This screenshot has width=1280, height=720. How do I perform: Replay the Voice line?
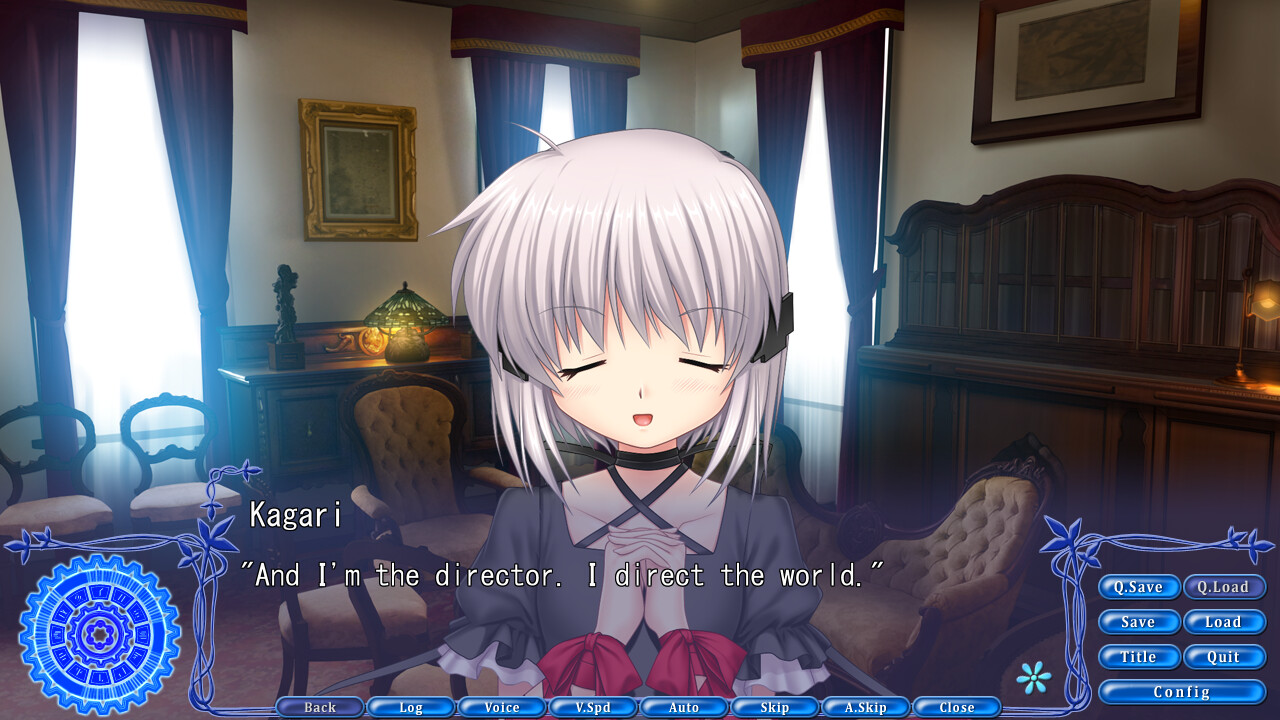(x=501, y=707)
